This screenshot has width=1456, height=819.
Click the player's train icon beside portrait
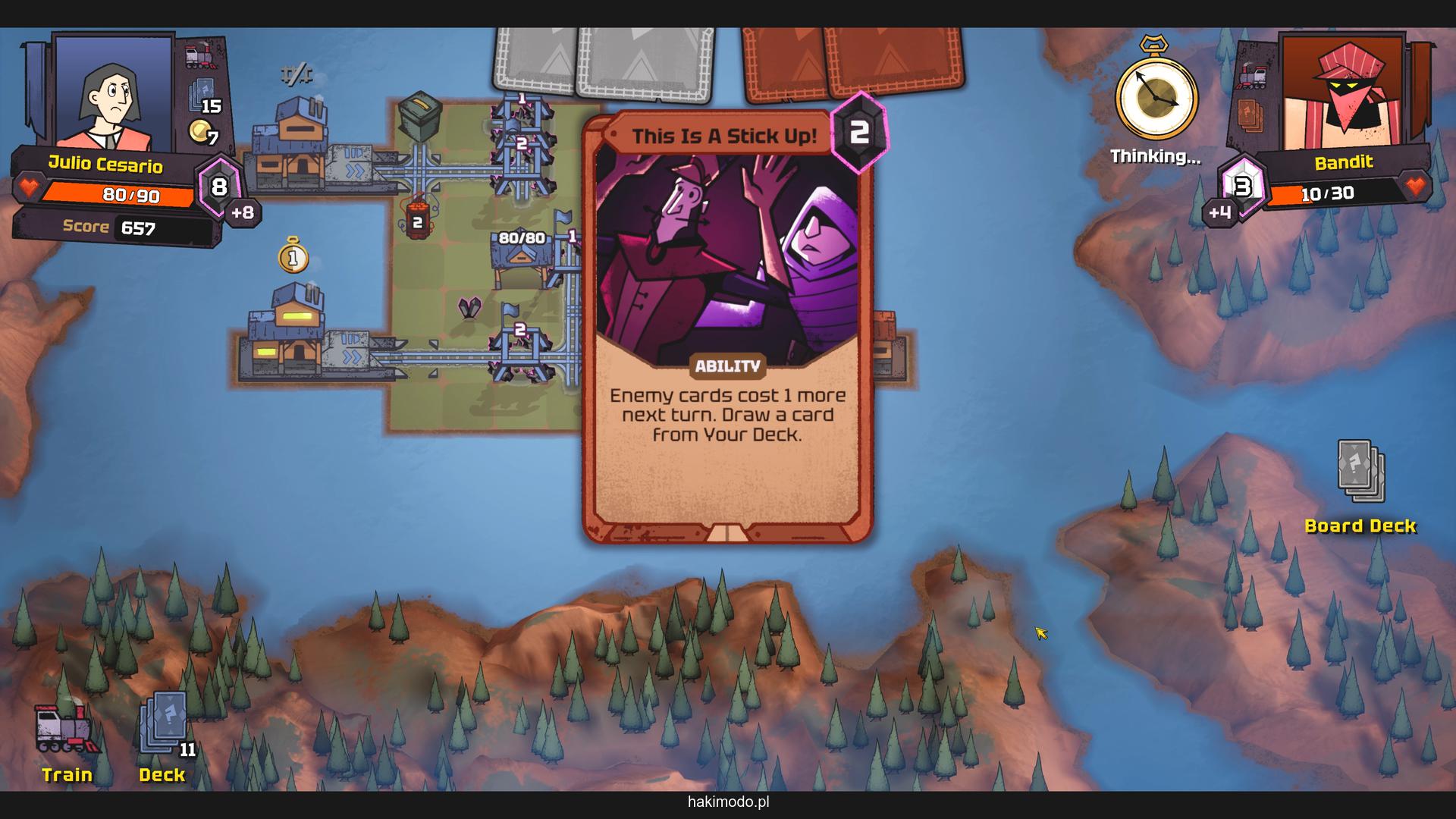pyautogui.click(x=201, y=55)
